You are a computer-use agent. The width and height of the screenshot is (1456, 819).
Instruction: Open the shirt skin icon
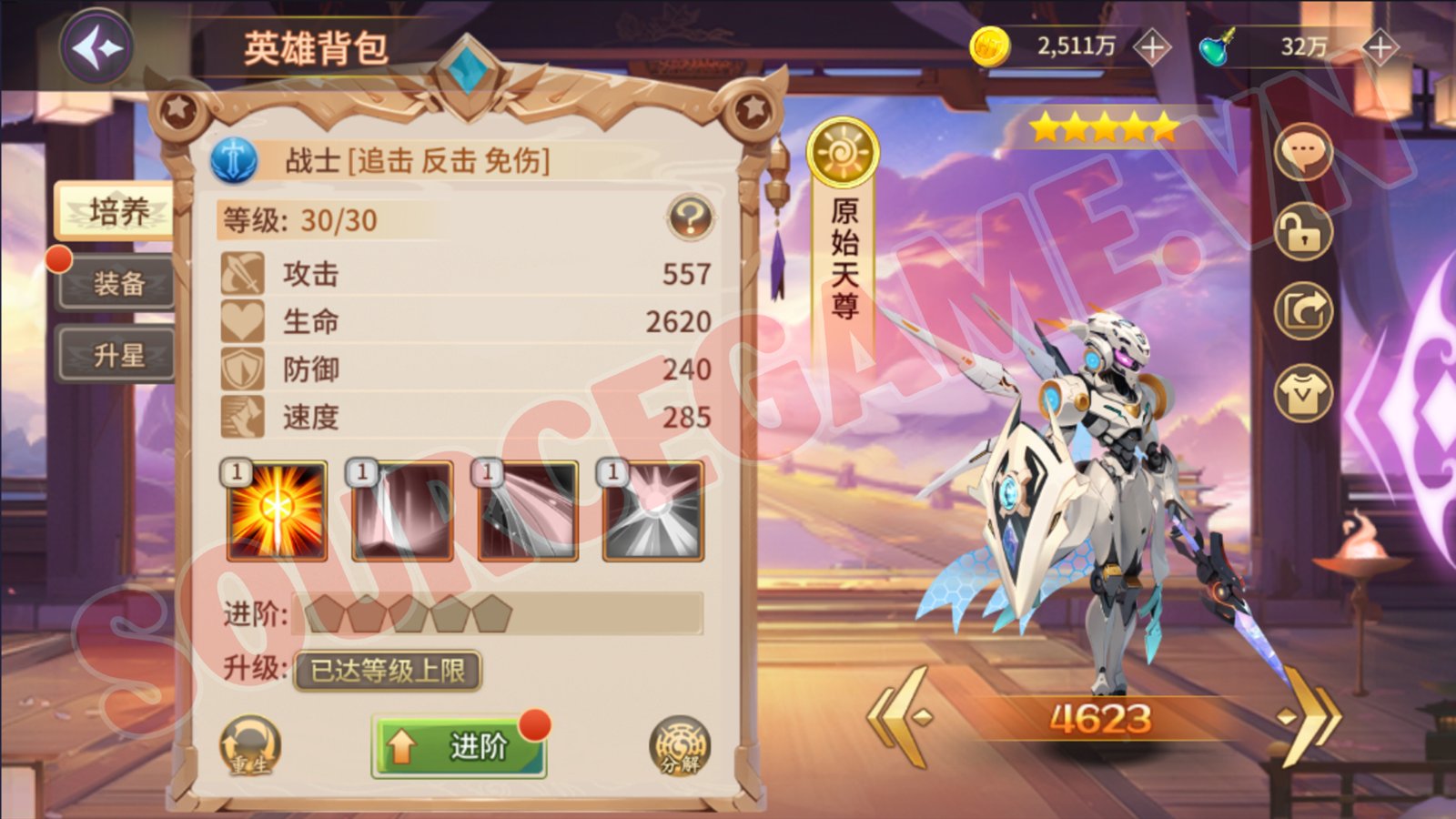click(x=1303, y=393)
